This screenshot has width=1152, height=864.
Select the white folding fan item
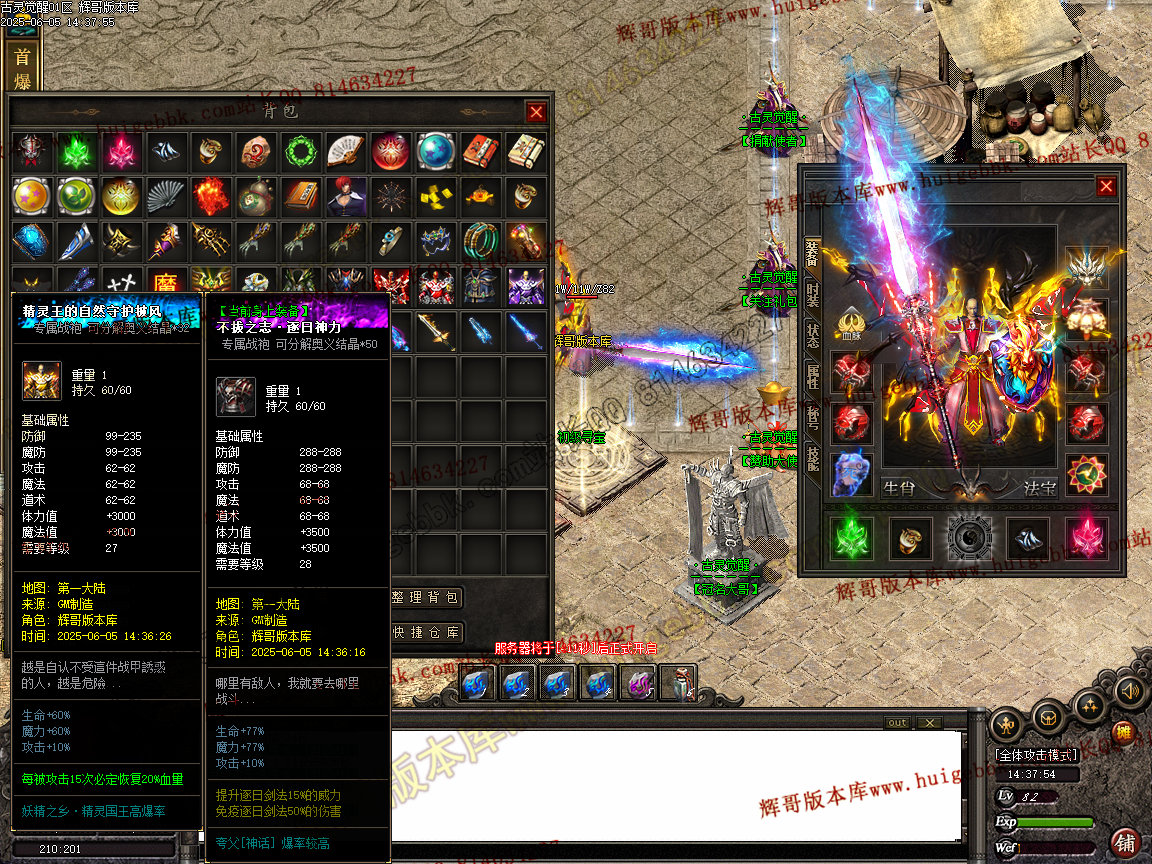coord(343,151)
